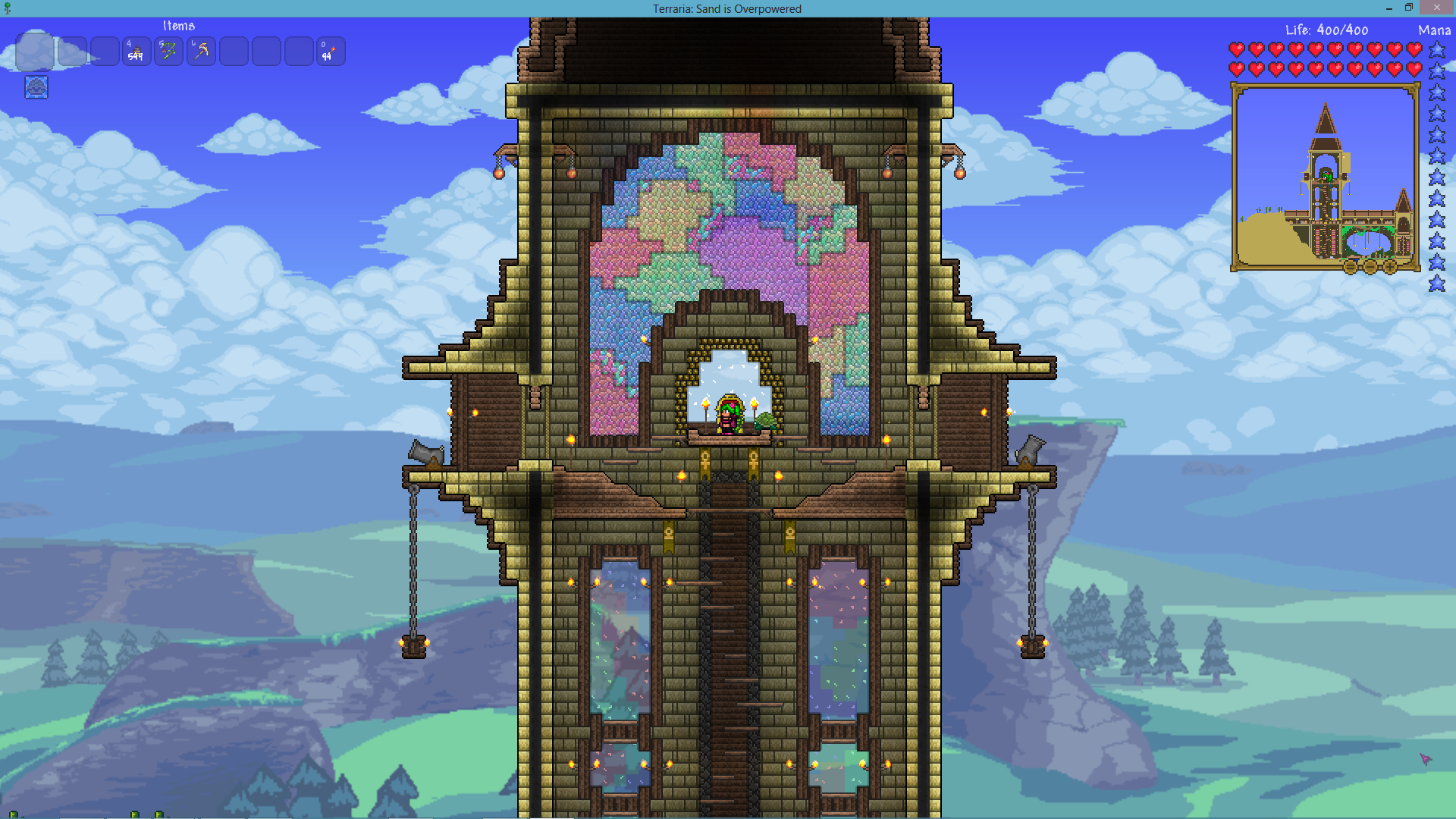Image resolution: width=1456 pixels, height=819 pixels.
Task: Select the magic wand in hotbar slot 10
Action: coord(329,51)
